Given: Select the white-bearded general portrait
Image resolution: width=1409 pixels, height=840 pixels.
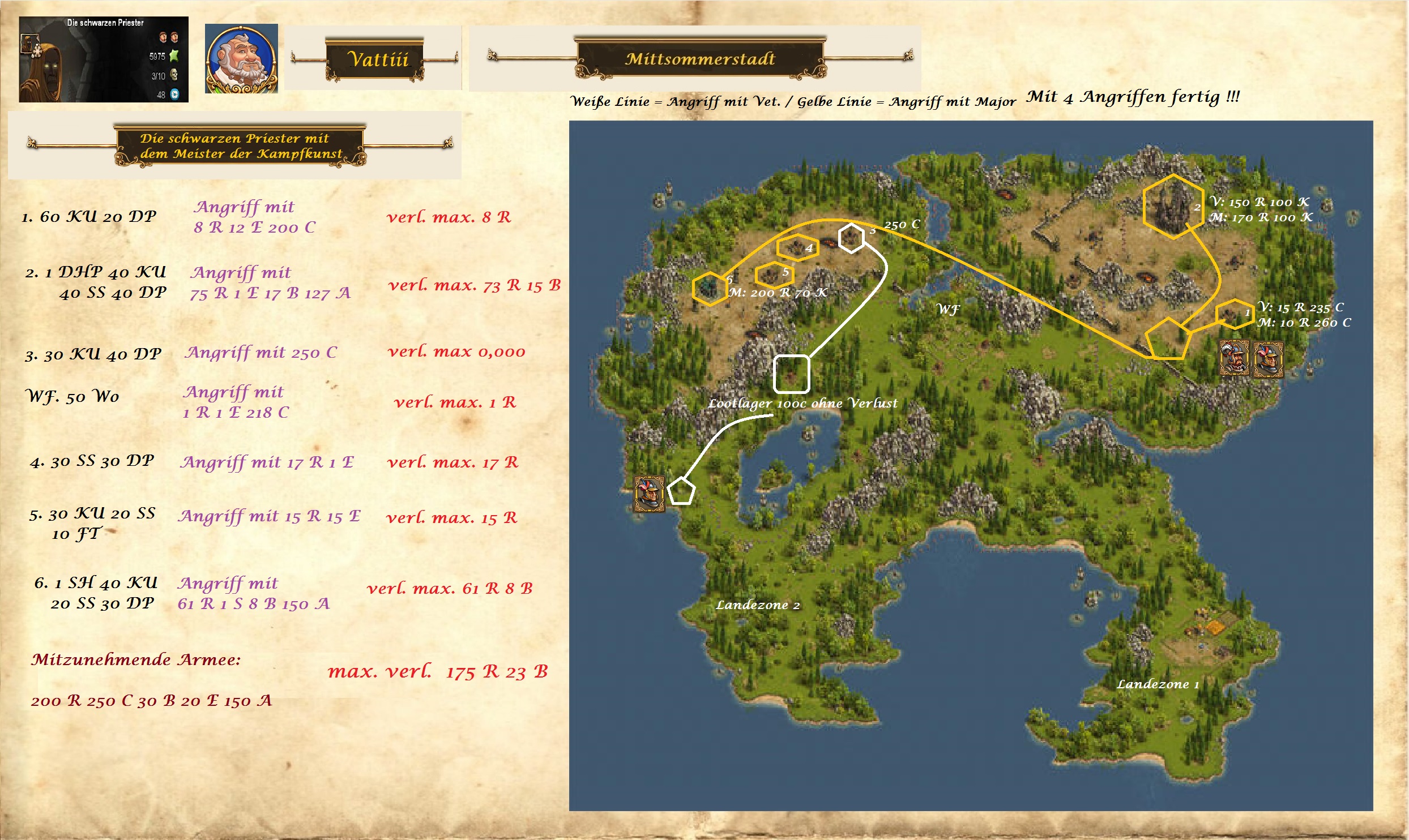Looking at the screenshot, I should [241, 59].
